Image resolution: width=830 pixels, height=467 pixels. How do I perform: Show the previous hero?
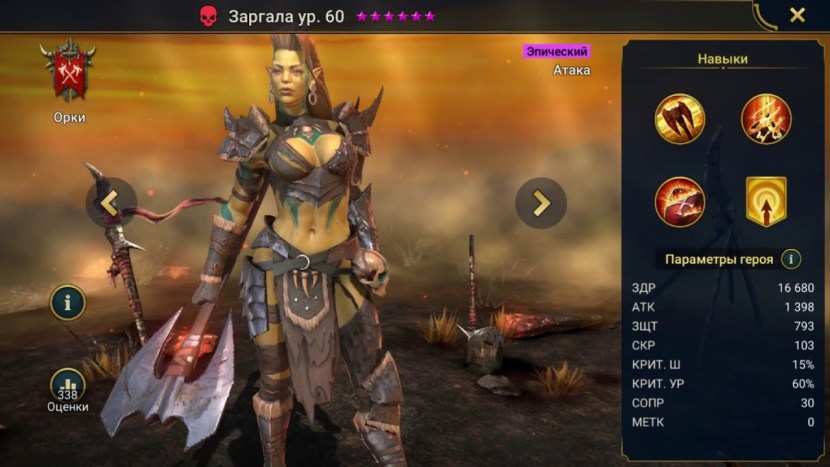[x=110, y=203]
